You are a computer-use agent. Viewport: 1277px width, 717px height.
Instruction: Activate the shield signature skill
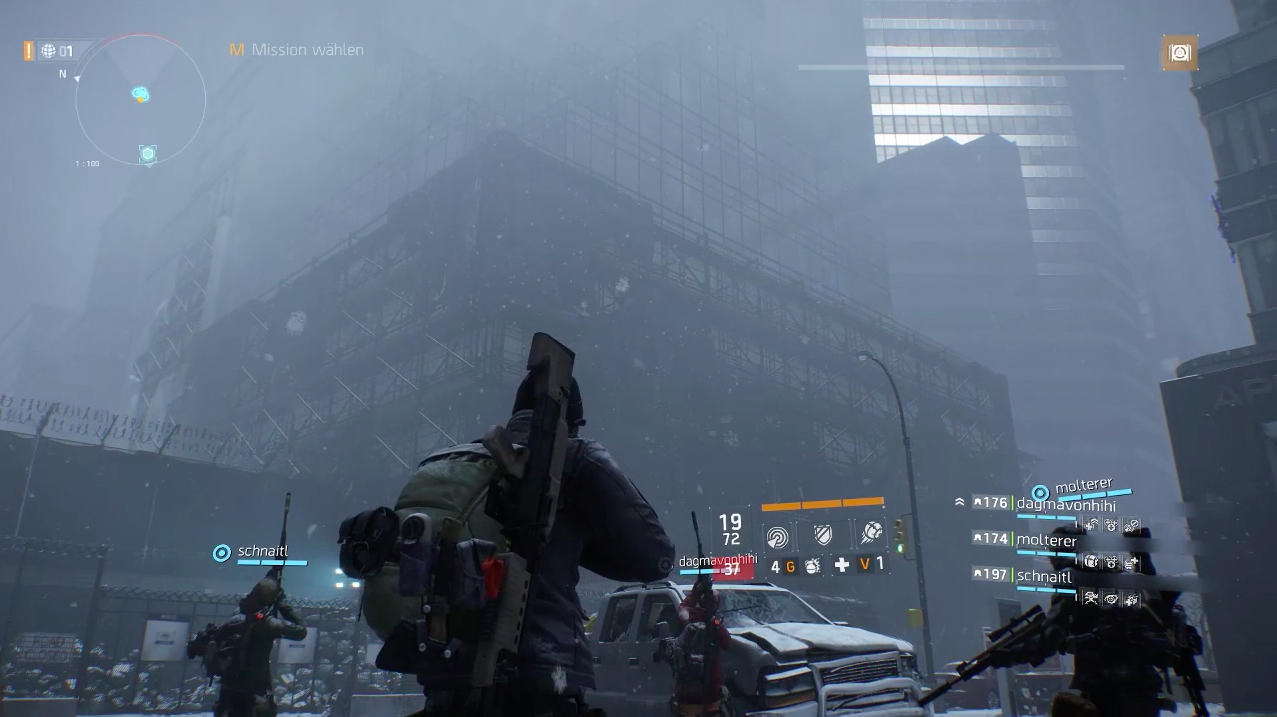point(822,536)
